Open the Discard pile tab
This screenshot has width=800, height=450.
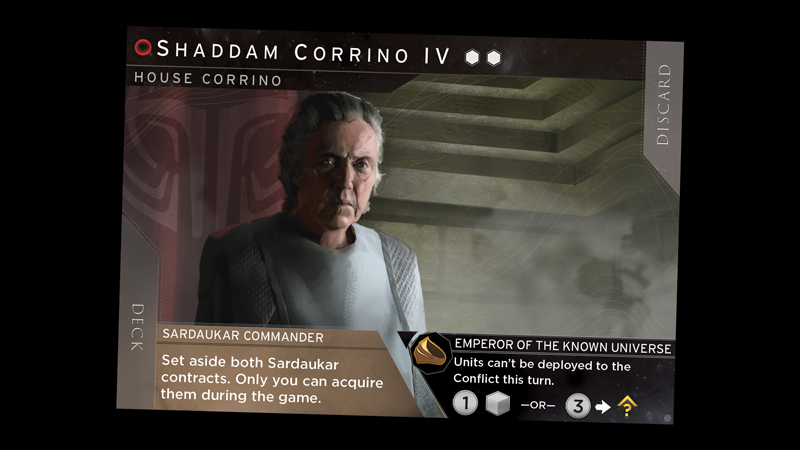(x=663, y=105)
